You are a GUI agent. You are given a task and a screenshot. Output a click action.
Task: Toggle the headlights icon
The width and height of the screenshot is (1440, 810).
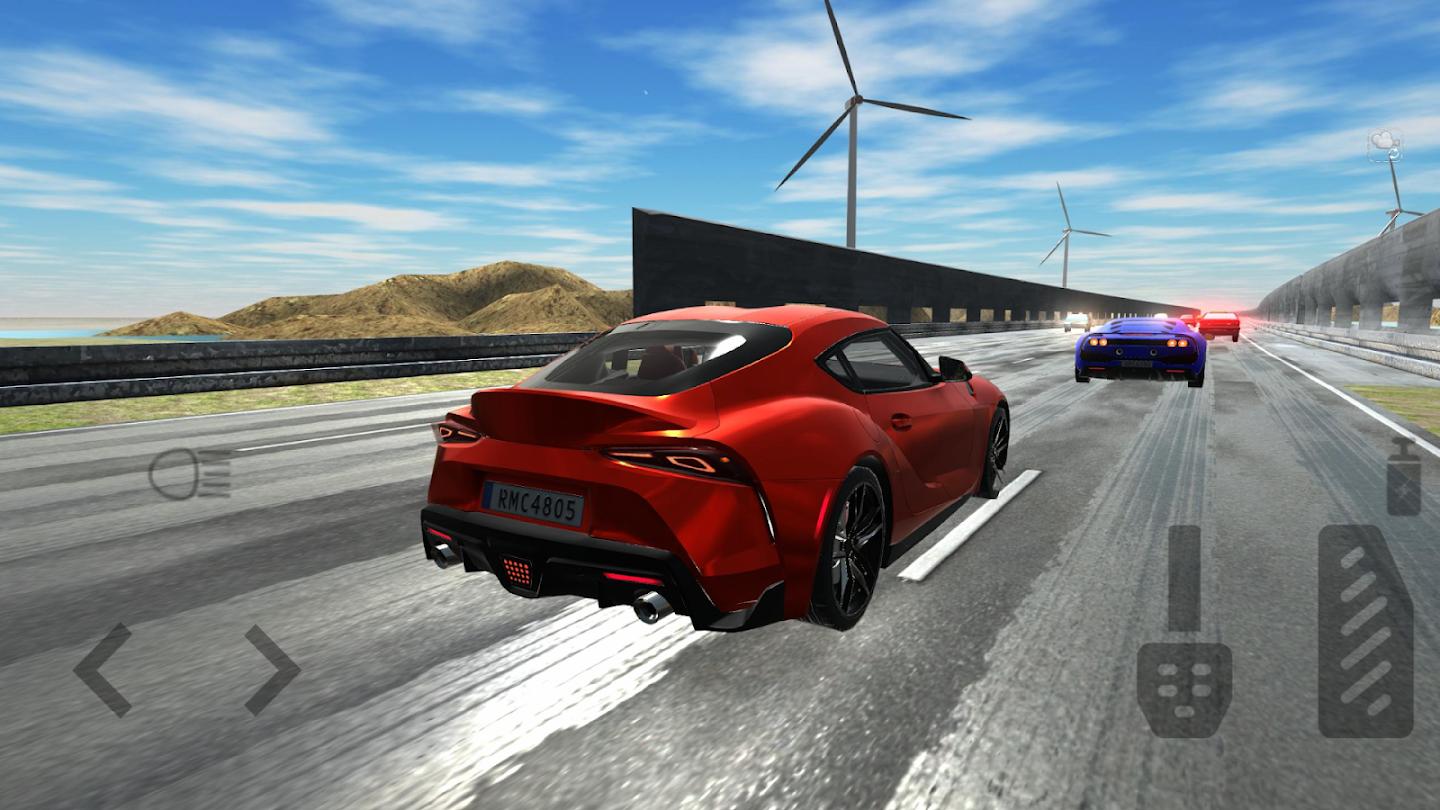pos(190,473)
